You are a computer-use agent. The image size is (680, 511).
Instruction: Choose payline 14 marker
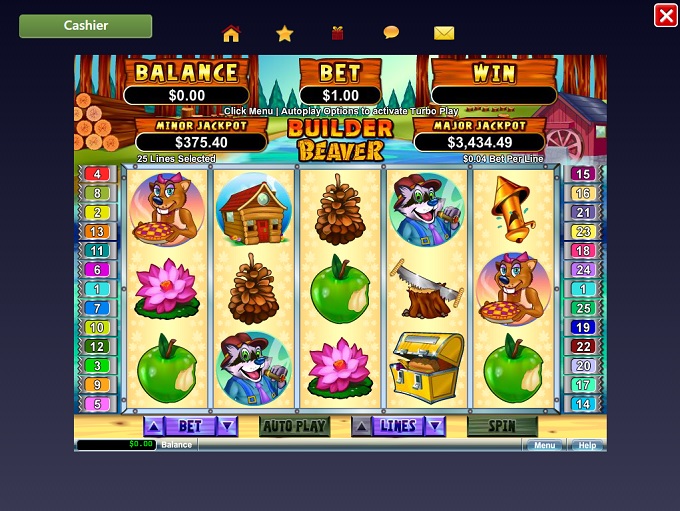pyautogui.click(x=583, y=404)
